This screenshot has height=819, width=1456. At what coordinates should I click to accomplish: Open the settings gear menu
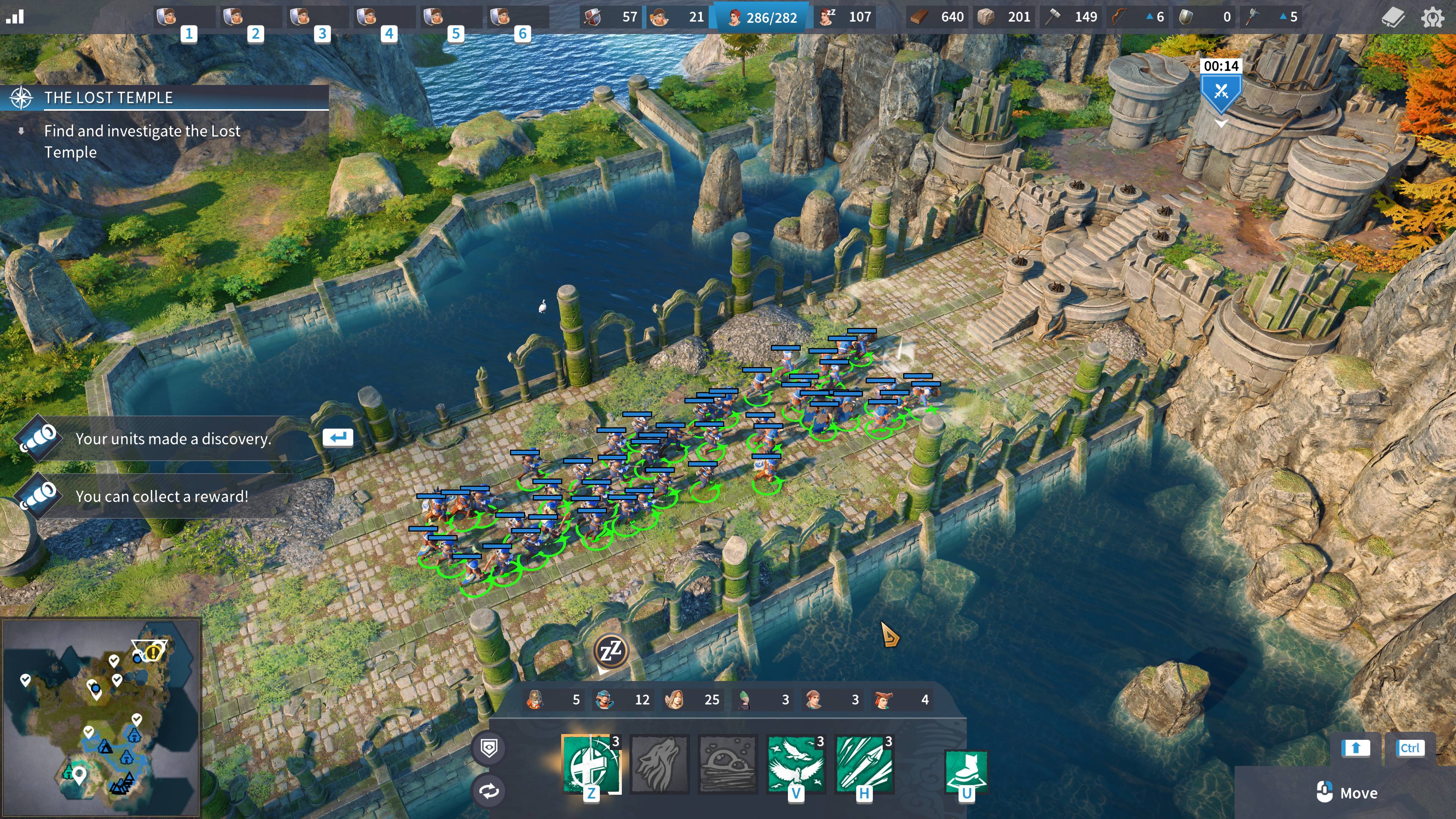coord(1432,17)
